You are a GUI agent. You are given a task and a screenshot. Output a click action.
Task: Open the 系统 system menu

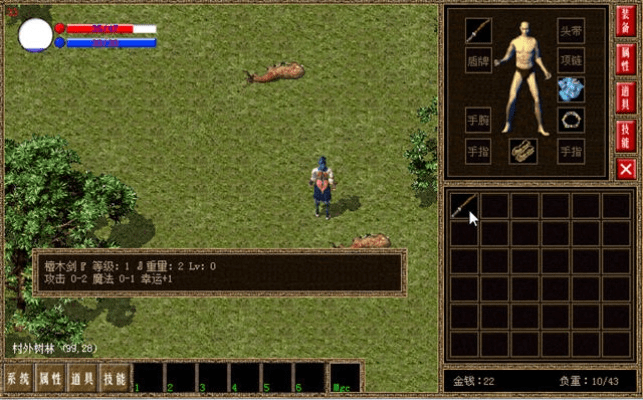click(17, 378)
